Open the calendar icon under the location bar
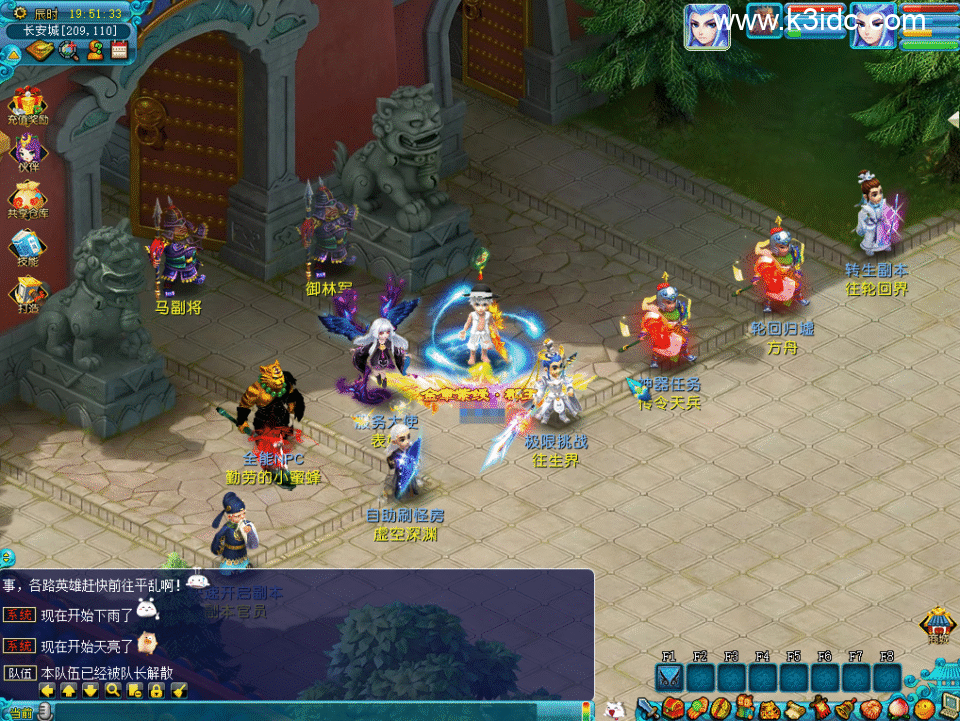This screenshot has width=960, height=721. pyautogui.click(x=120, y=50)
